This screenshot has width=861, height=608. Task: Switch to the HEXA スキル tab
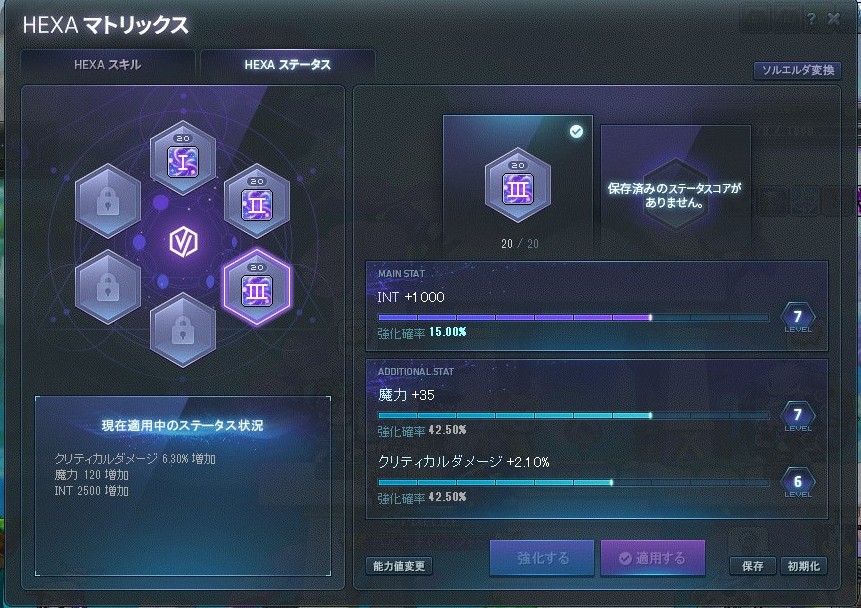(x=107, y=65)
